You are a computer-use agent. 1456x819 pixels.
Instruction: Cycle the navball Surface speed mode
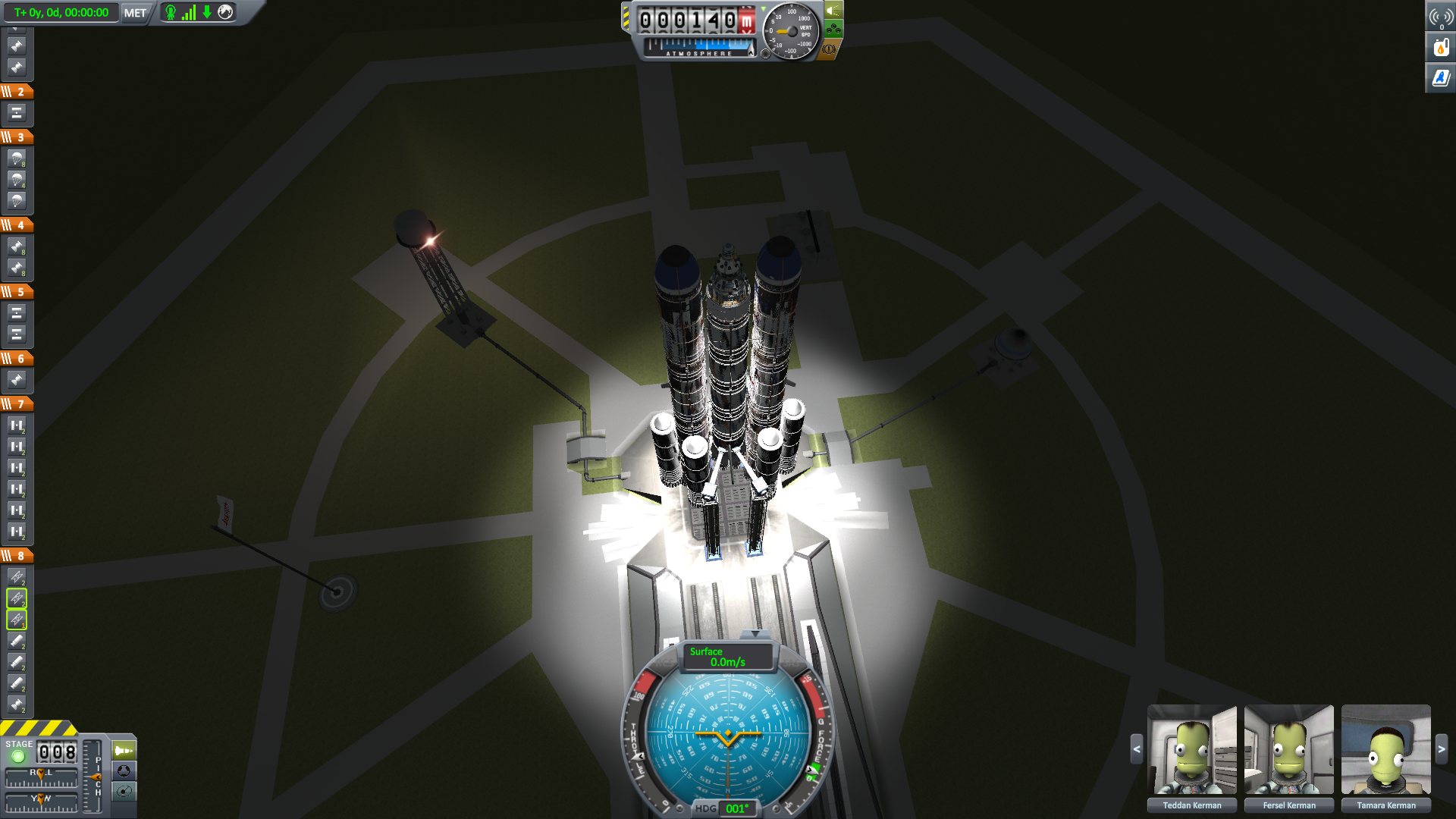[x=727, y=657]
